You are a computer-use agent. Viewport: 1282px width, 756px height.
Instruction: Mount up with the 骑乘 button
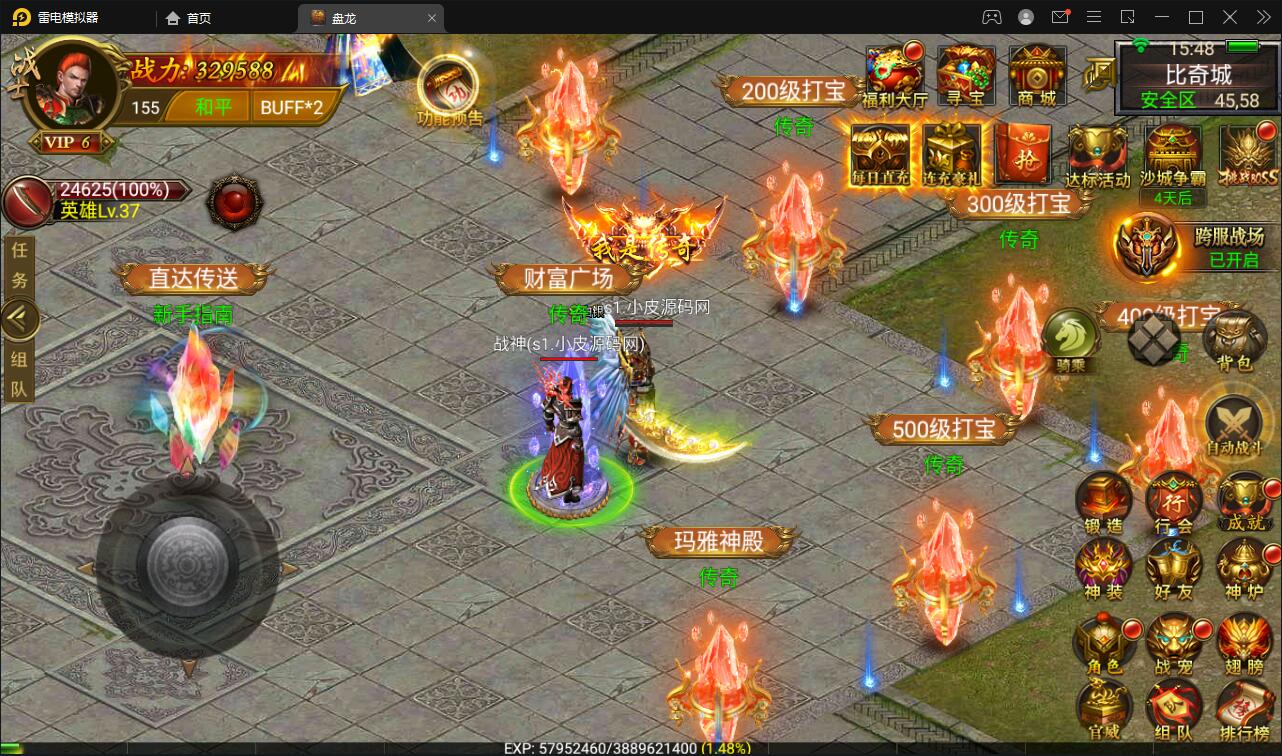click(x=1071, y=340)
